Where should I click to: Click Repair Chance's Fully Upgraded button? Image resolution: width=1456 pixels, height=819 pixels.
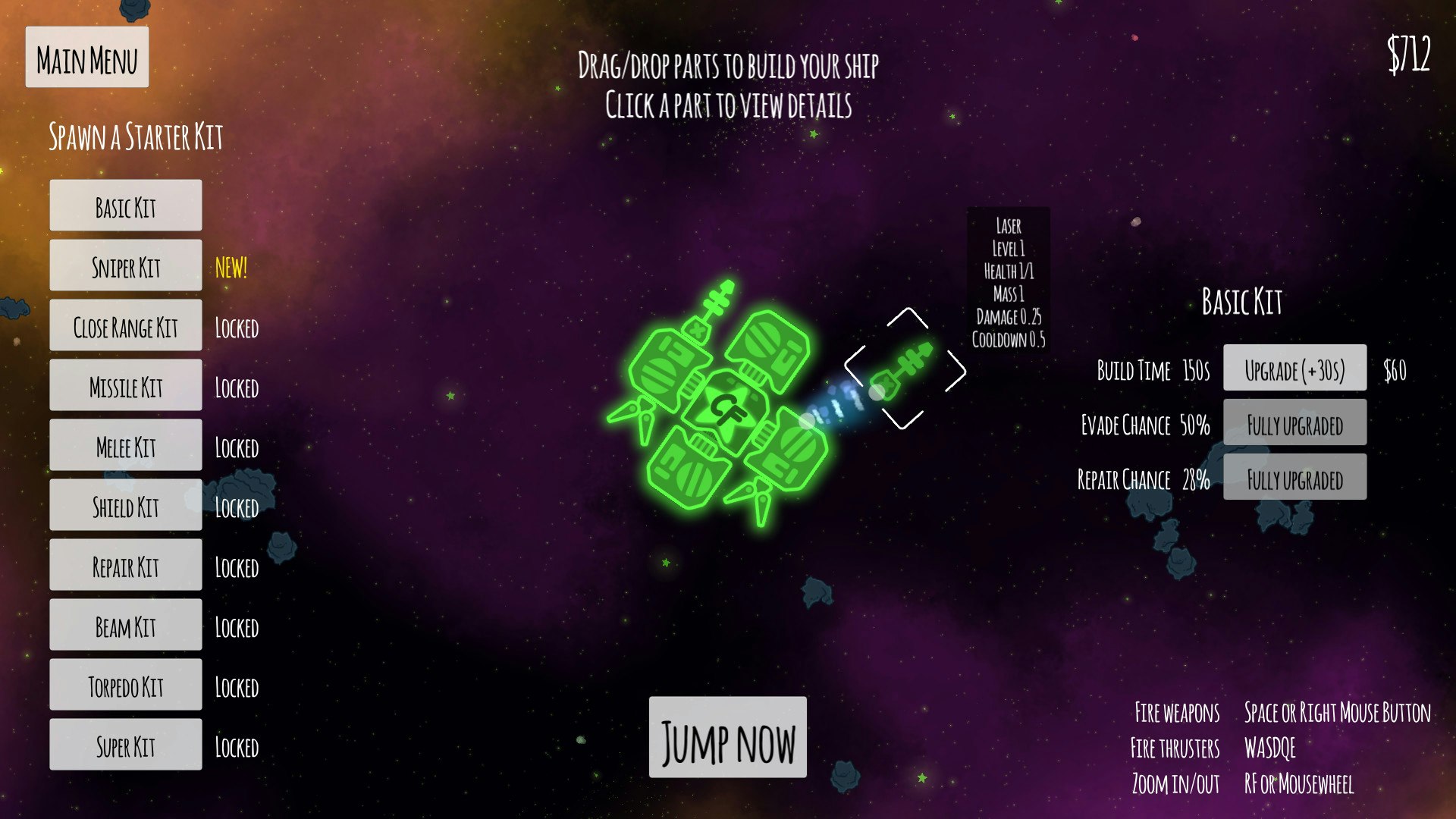pyautogui.click(x=1294, y=478)
